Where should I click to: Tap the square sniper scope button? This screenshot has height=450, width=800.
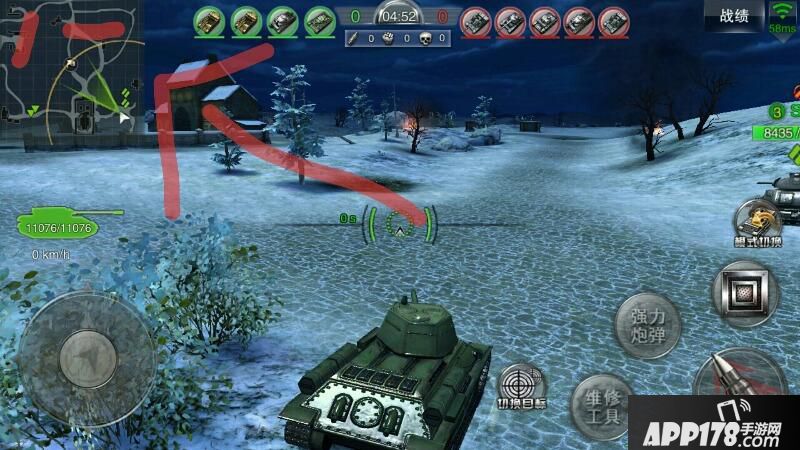[x=744, y=292]
